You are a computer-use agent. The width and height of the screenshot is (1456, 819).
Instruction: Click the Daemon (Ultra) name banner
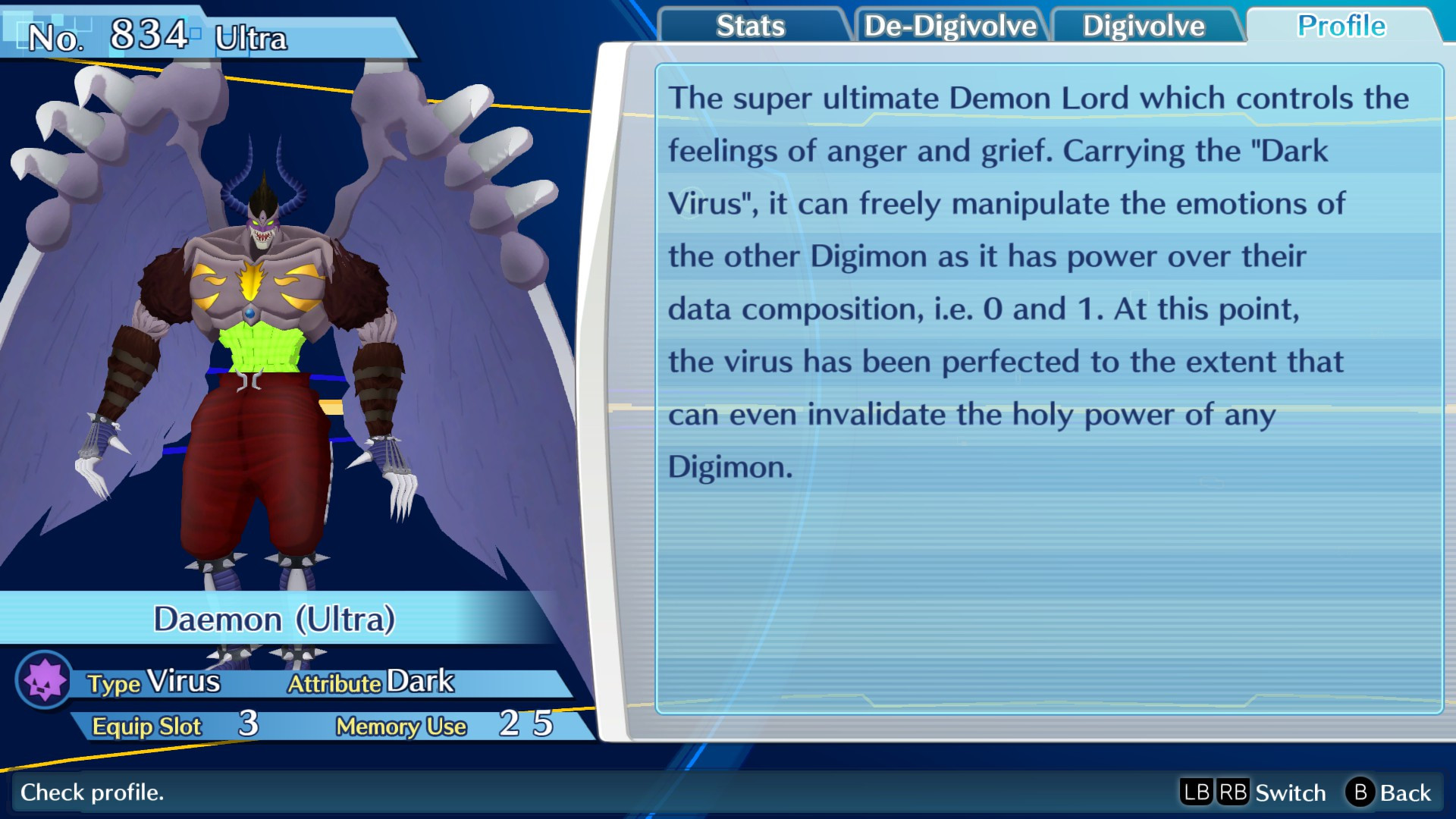277,619
